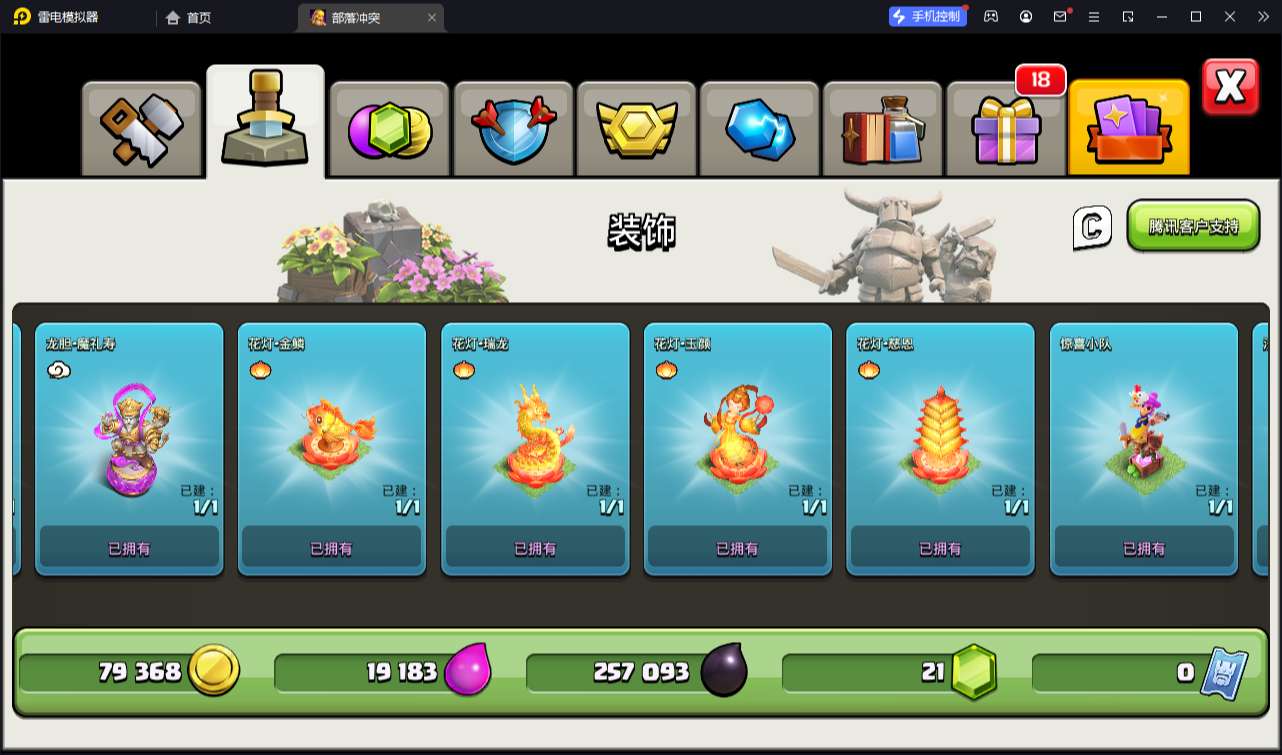Viewport: 1282px width, 755px height.
Task: Open the gem and coin resources tab
Action: click(x=389, y=129)
